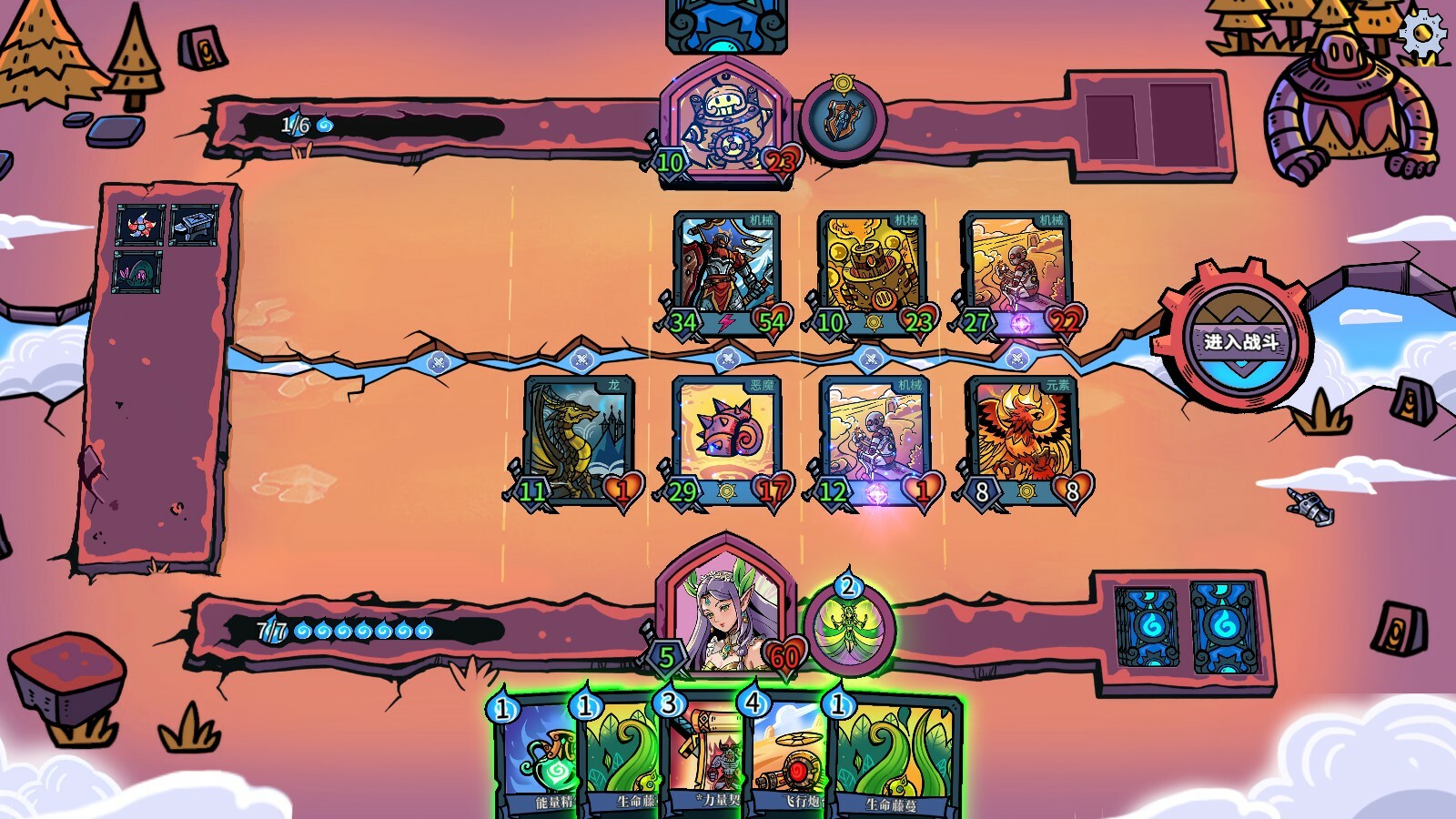Select the plant egg item icon
This screenshot has width=1456, height=819.
(x=135, y=272)
